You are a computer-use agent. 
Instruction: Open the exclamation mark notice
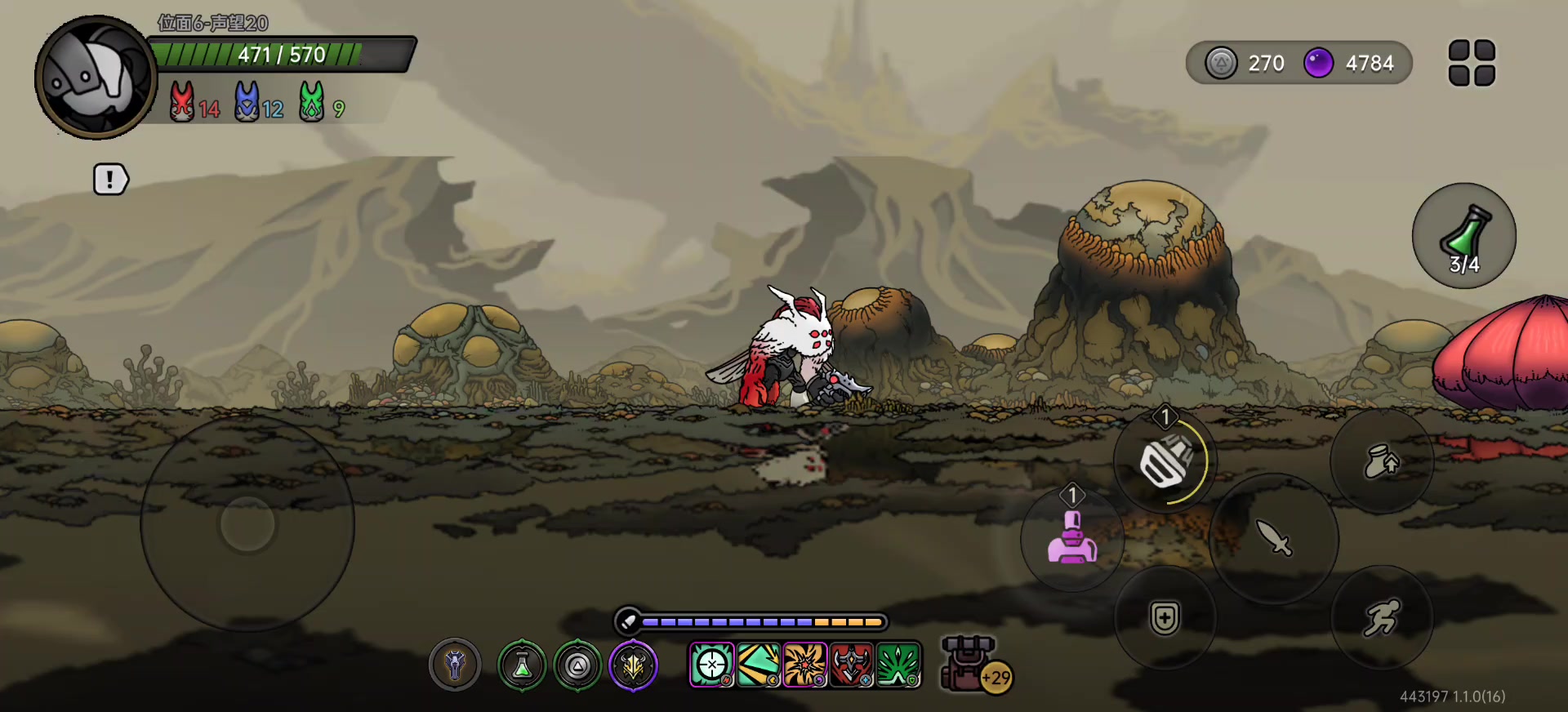111,180
